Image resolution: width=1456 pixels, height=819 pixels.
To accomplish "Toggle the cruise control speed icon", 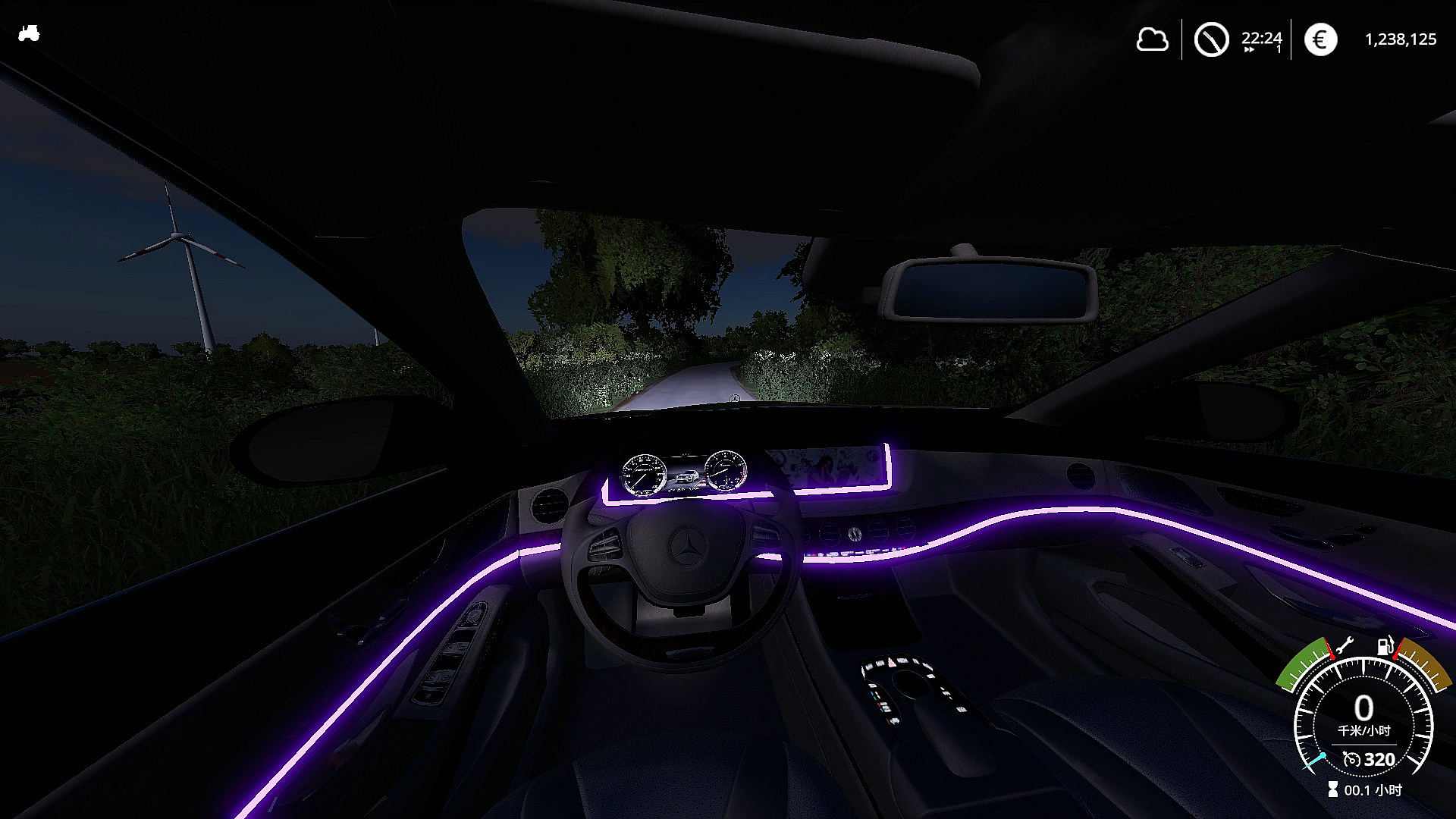I will (1351, 759).
